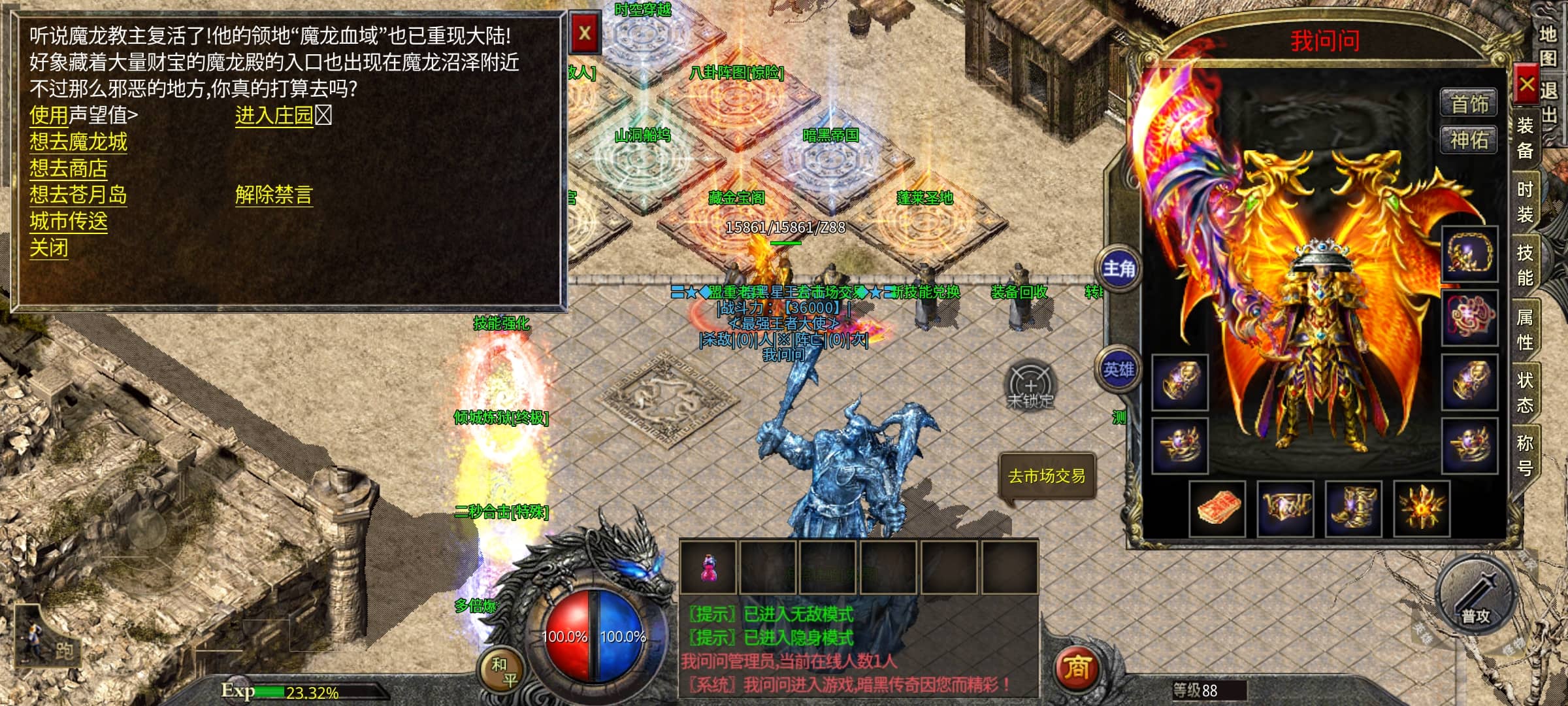This screenshot has height=706, width=1568.
Task: Open the 商 shop button
Action: coord(1077,668)
